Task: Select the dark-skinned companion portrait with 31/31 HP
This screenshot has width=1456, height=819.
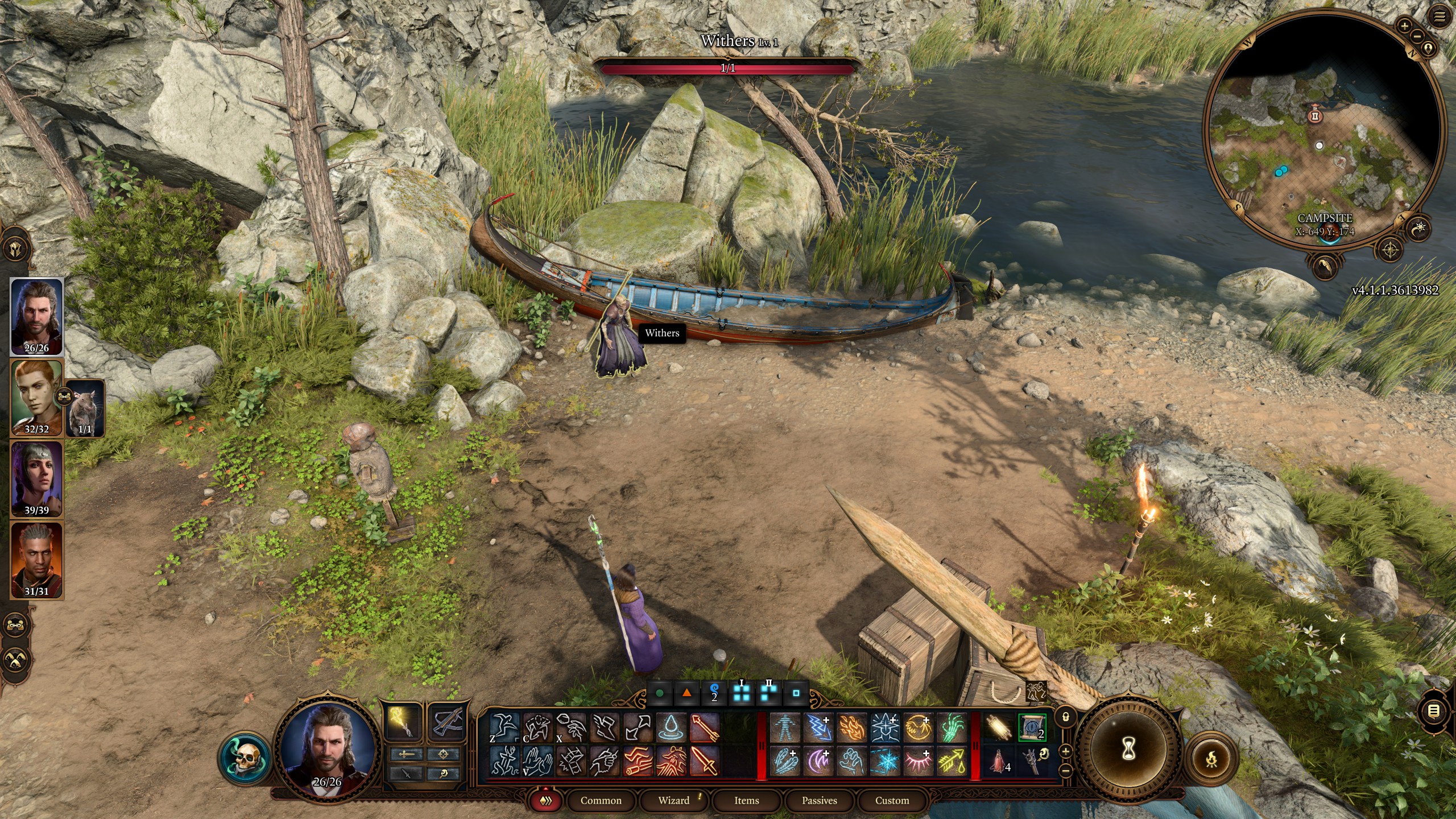Action: pyautogui.click(x=36, y=560)
